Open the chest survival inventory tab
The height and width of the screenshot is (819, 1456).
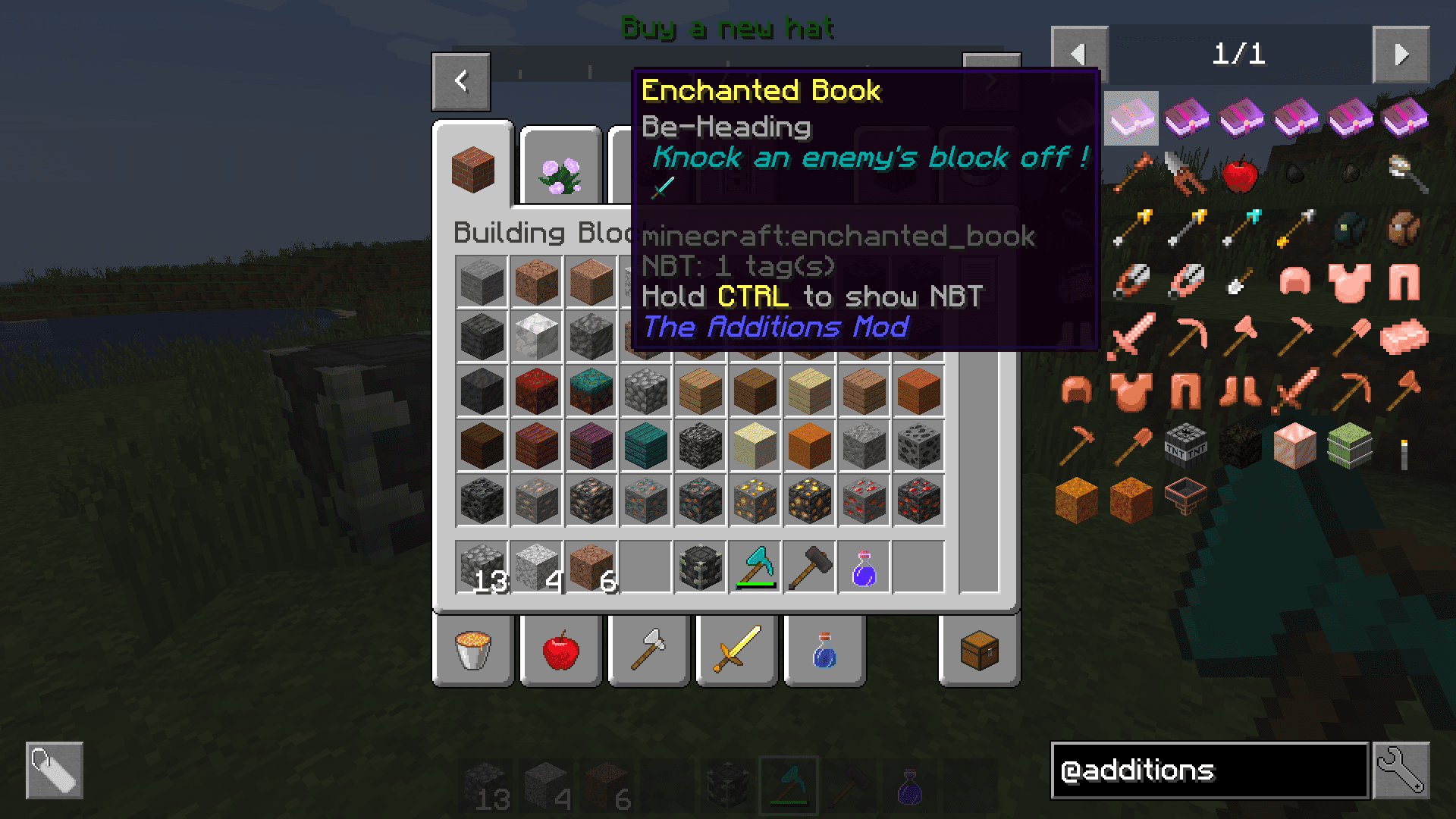[979, 651]
